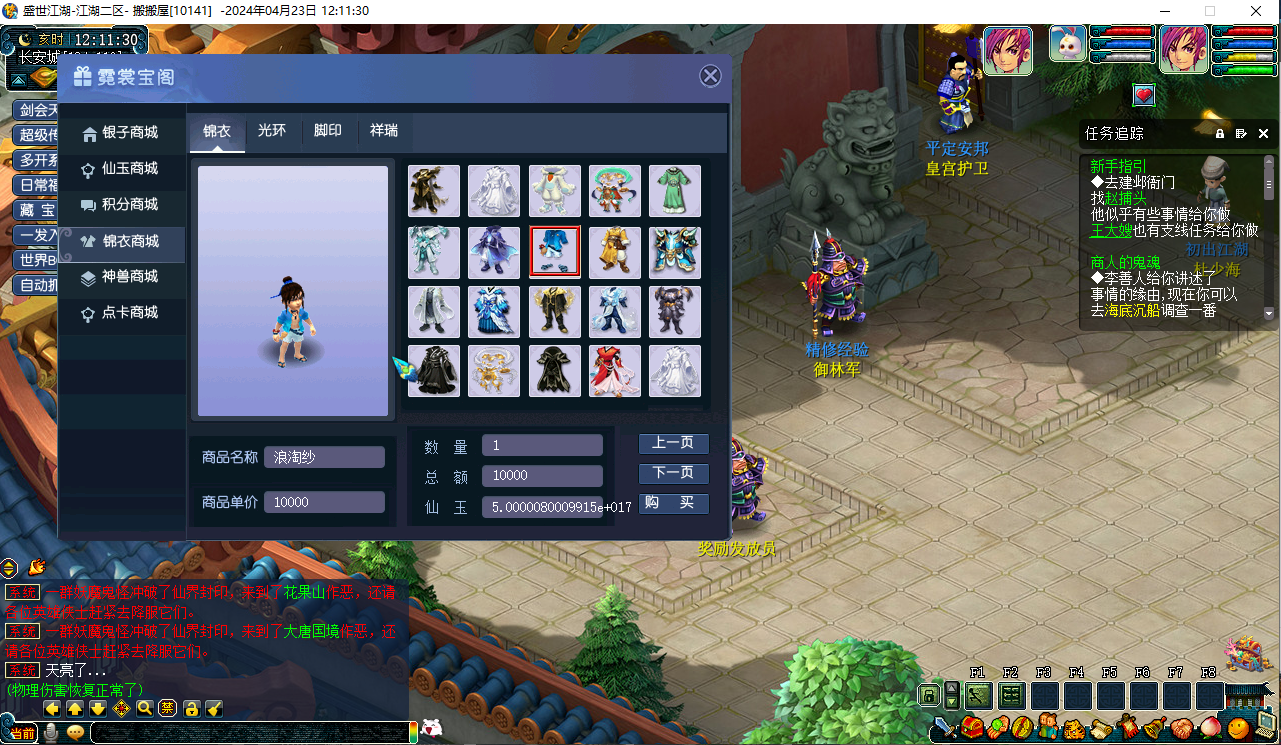Click the up arrow stepper near hotkey lock
Viewport: 1281px width, 745px height.
951,688
